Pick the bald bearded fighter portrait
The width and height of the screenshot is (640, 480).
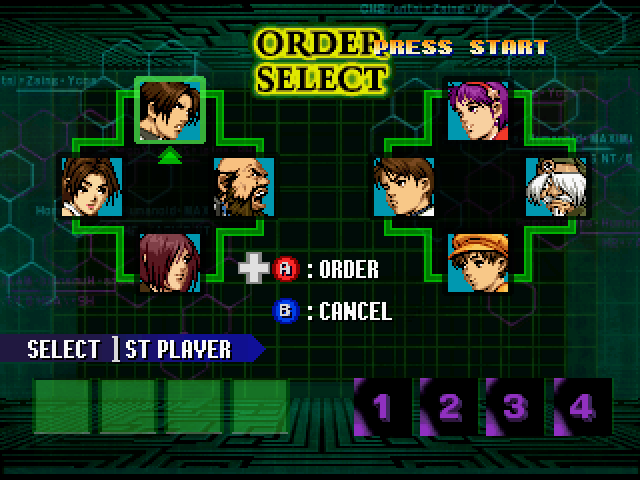pyautogui.click(x=244, y=186)
